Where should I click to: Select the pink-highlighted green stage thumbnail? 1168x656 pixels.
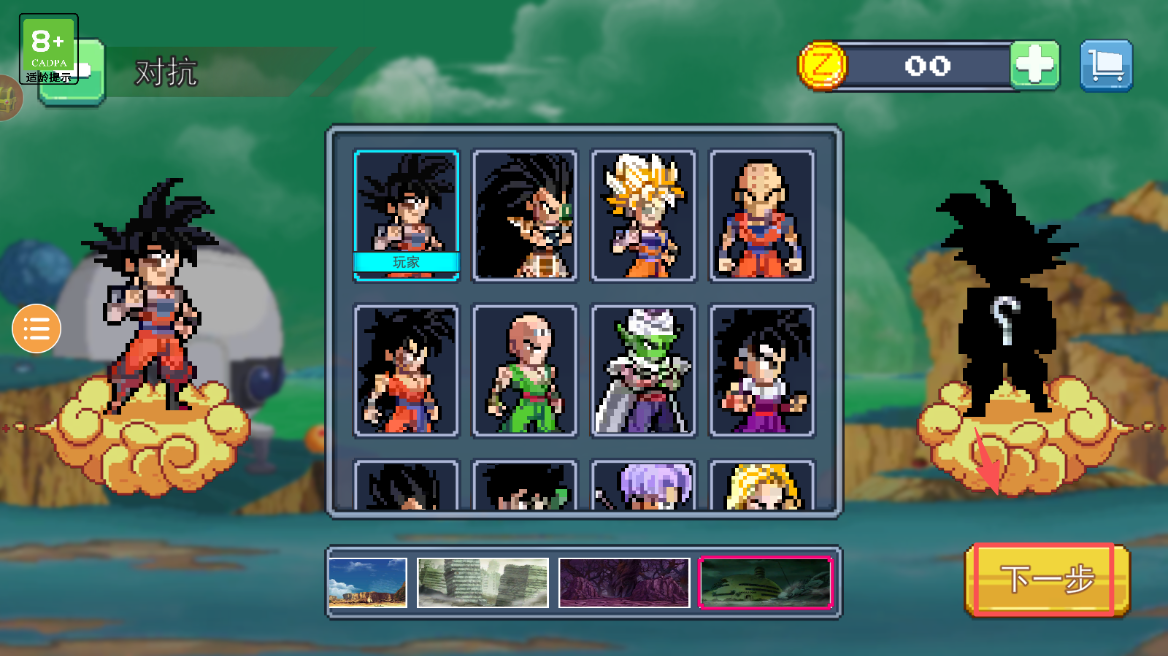[x=766, y=583]
